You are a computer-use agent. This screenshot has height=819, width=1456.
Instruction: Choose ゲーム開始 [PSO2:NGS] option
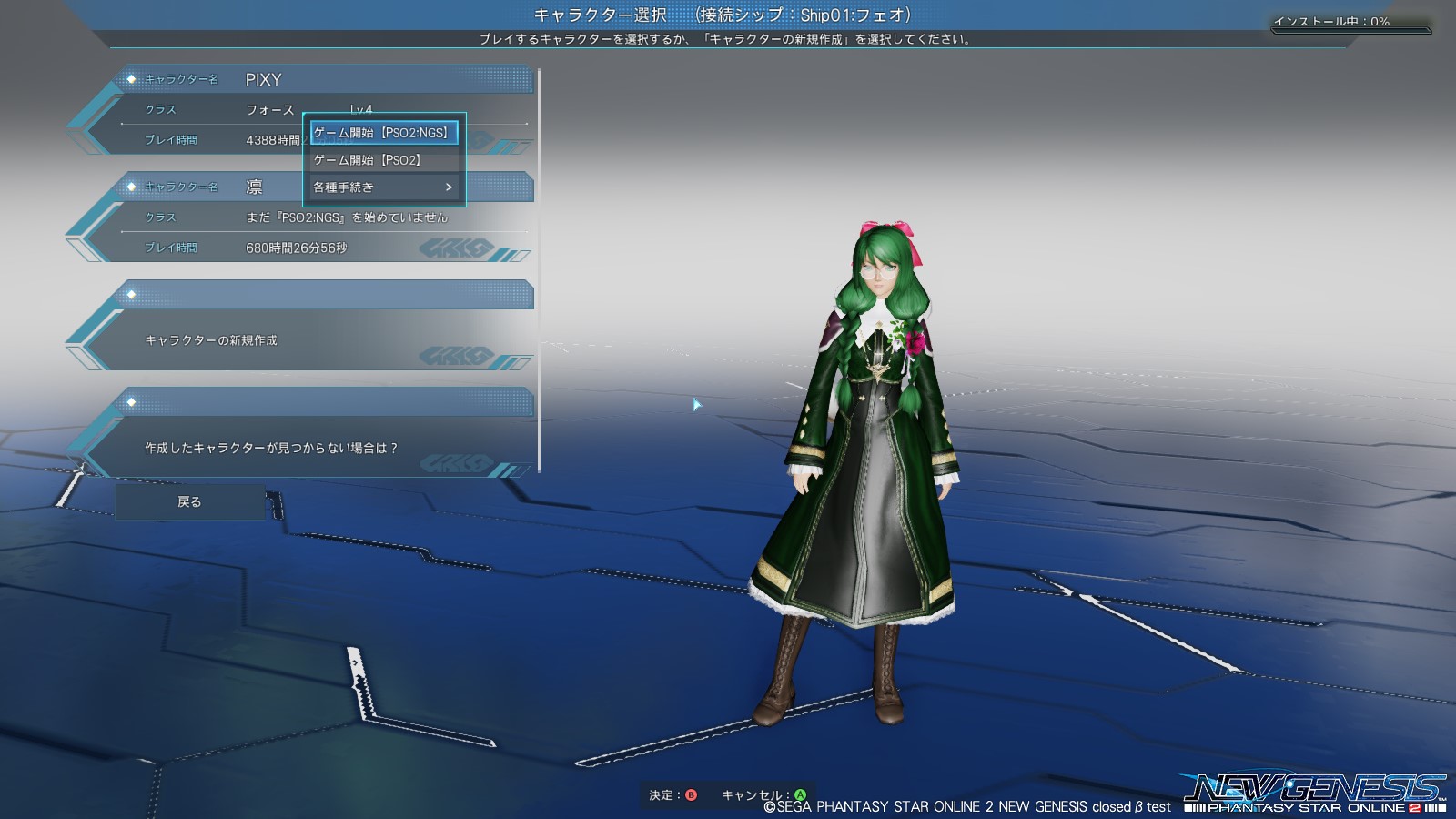point(383,133)
